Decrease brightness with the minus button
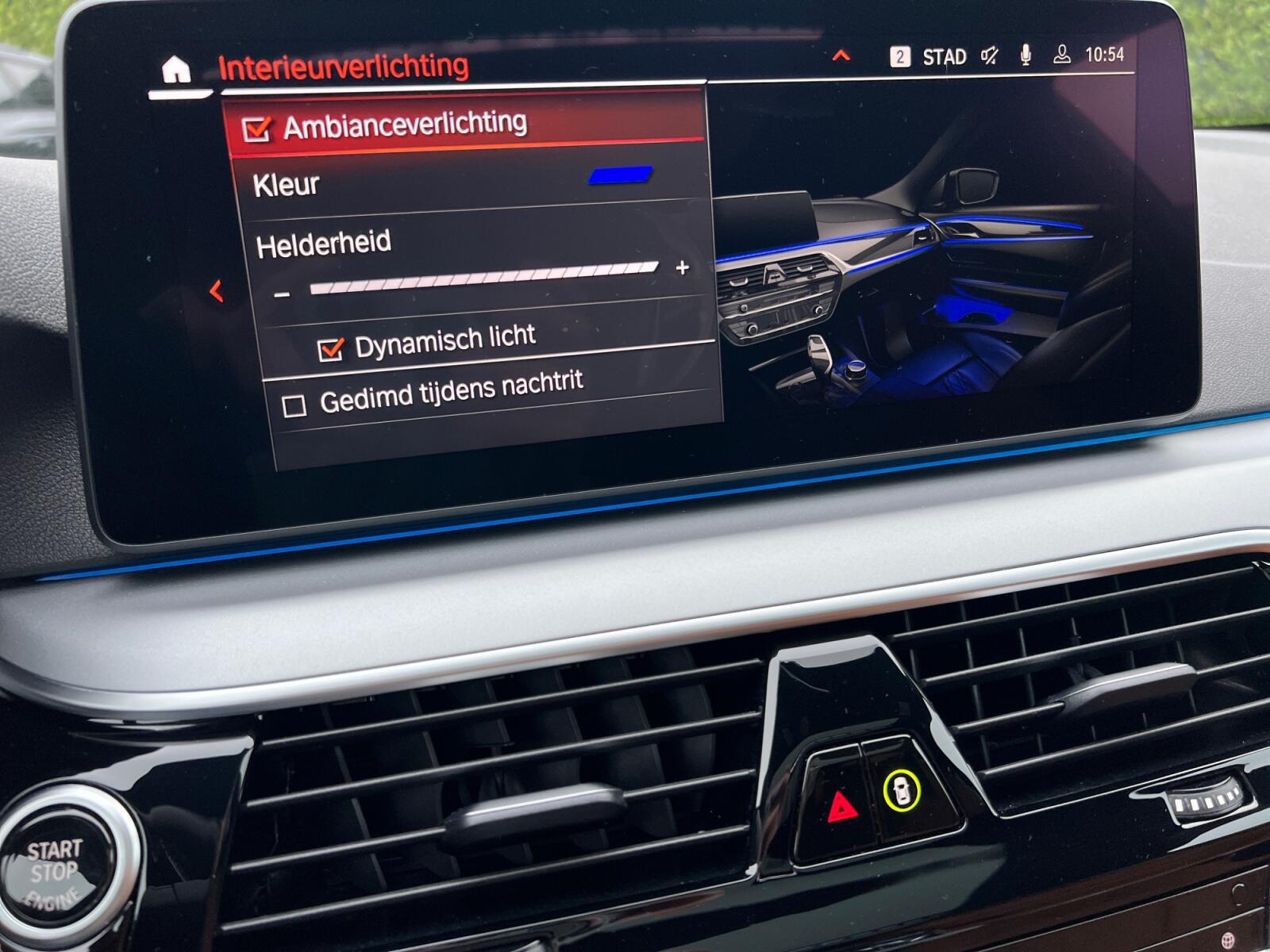This screenshot has height=952, width=1270. (x=281, y=295)
